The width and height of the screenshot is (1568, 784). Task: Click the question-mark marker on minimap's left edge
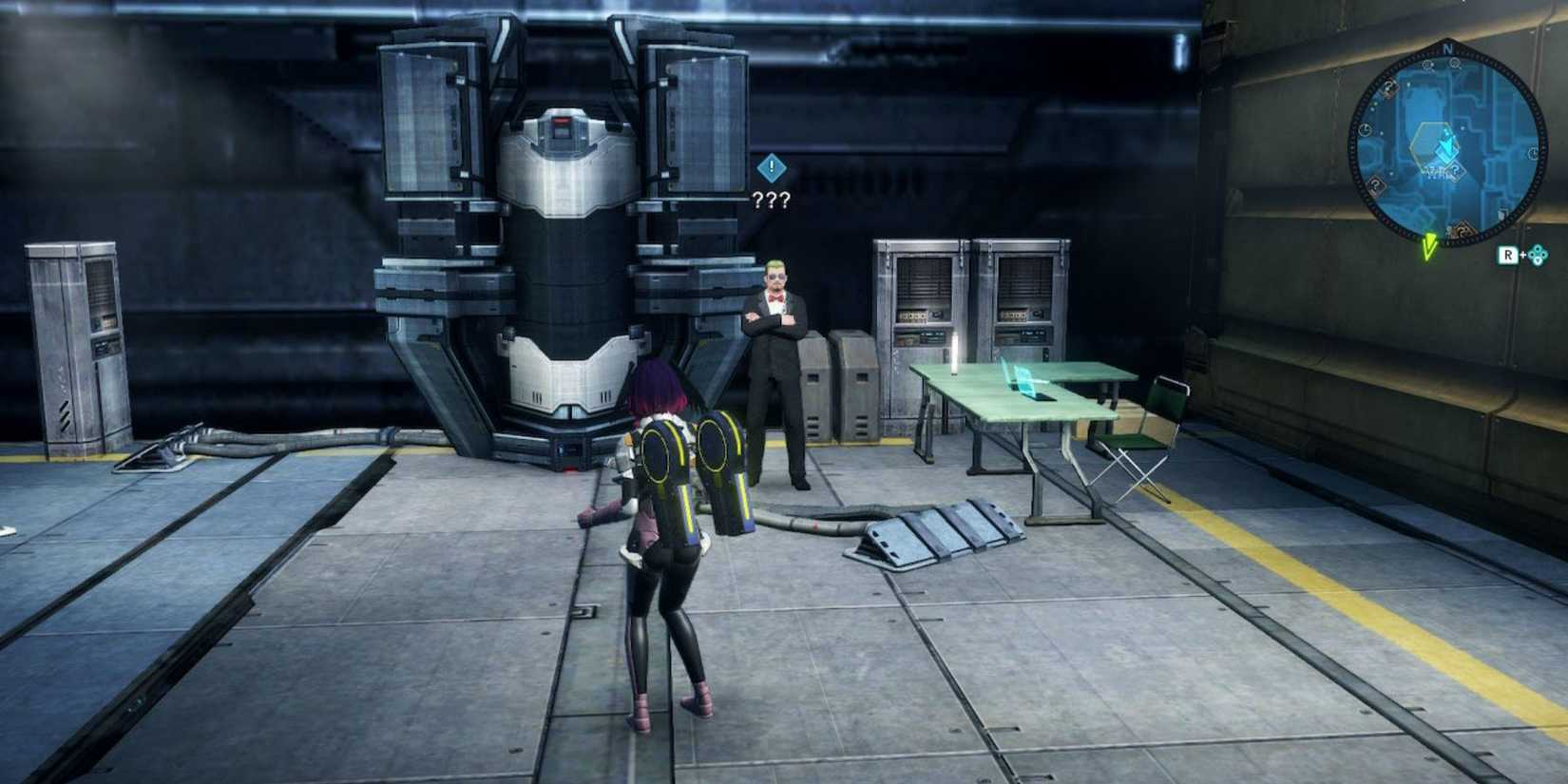point(1374,184)
